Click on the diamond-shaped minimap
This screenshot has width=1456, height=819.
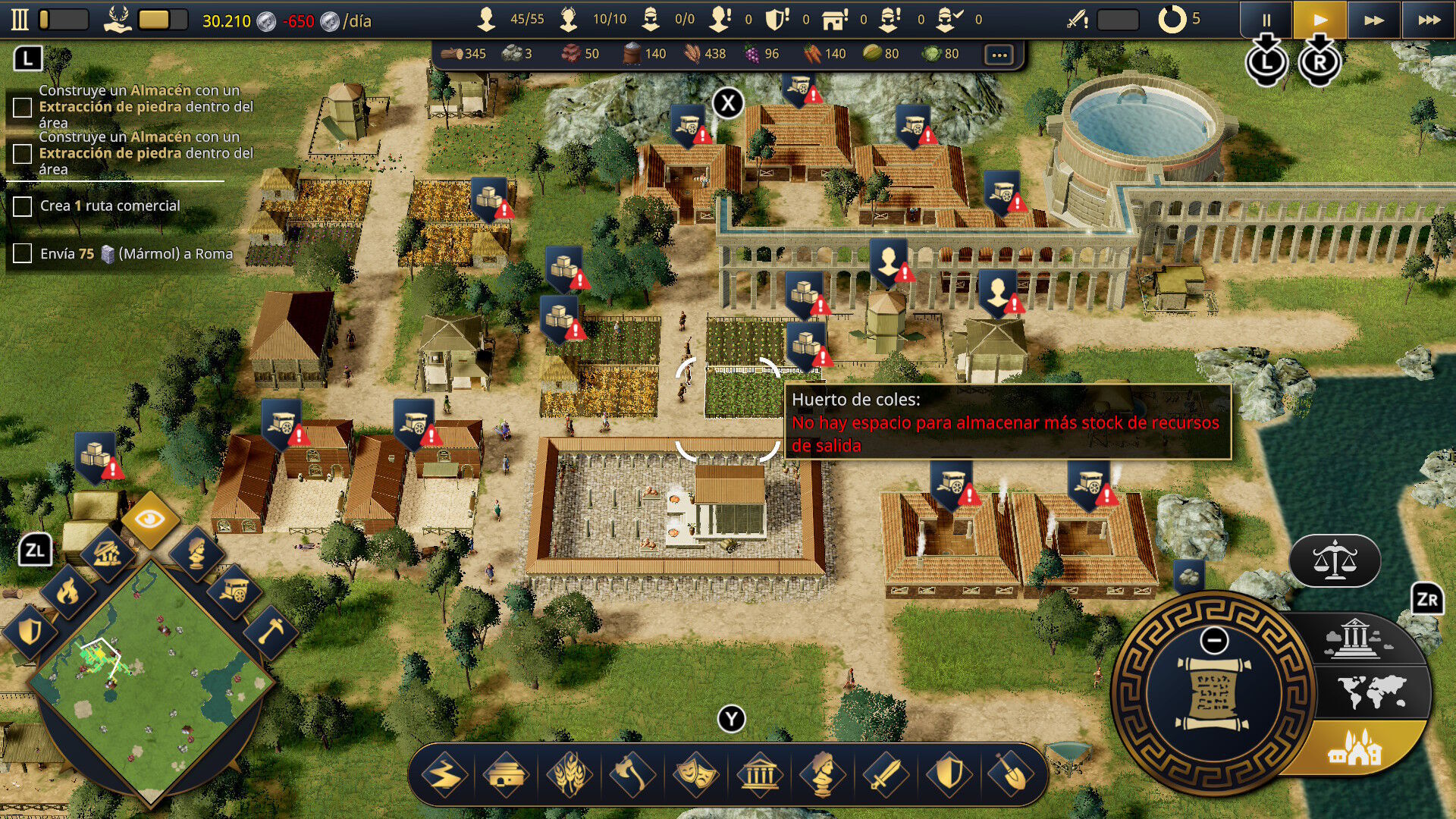(x=150, y=682)
